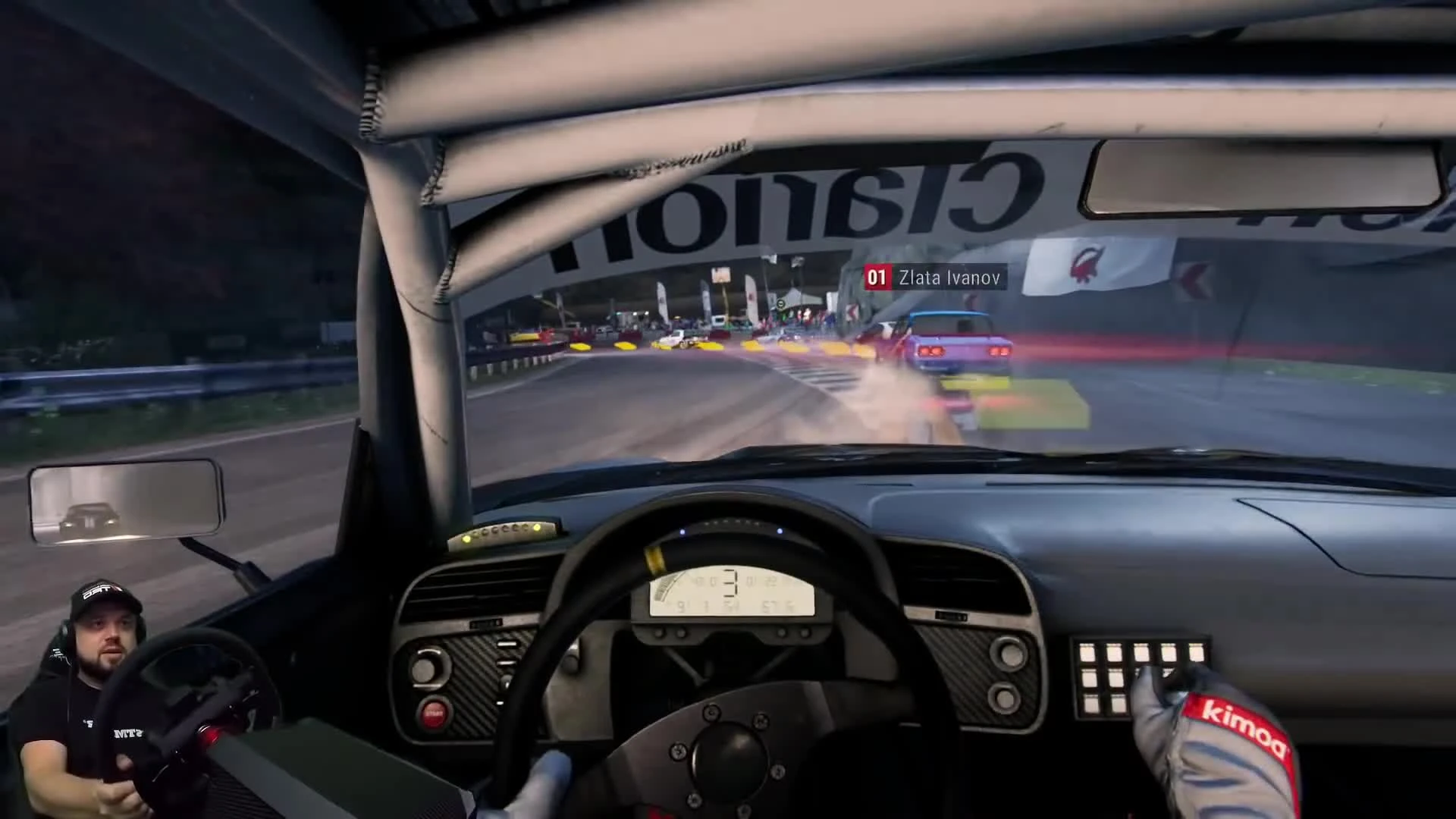Select the Zlata Ivanov name tag
Viewport: 1456px width, 819px height.
click(949, 278)
